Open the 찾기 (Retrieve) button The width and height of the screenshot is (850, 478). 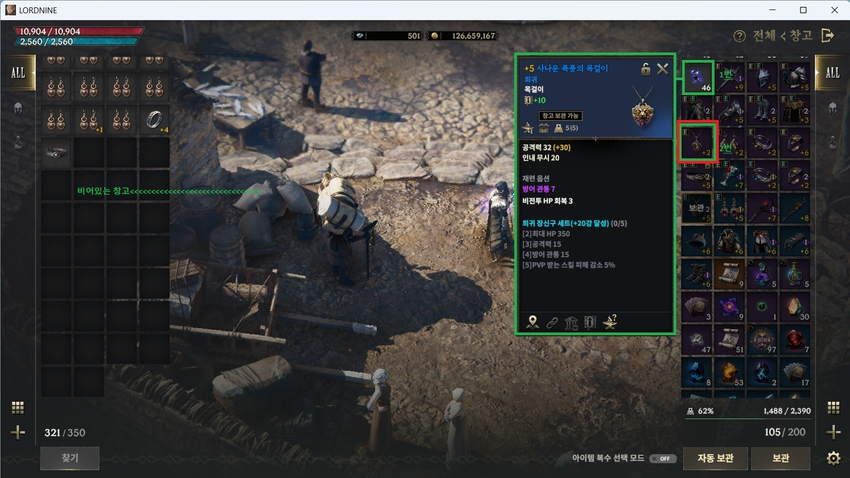tap(69, 459)
